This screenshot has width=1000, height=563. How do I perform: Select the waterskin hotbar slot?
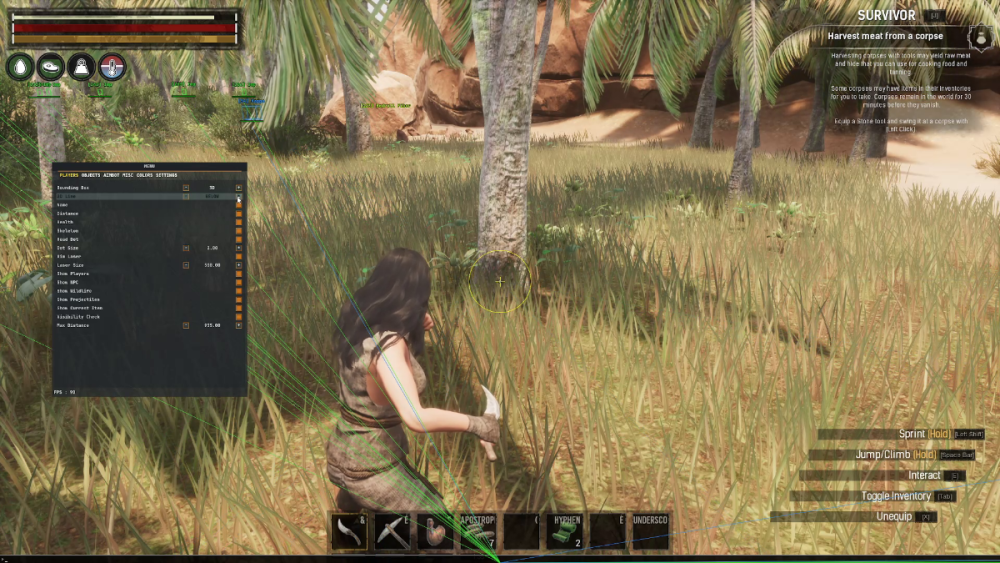click(435, 531)
